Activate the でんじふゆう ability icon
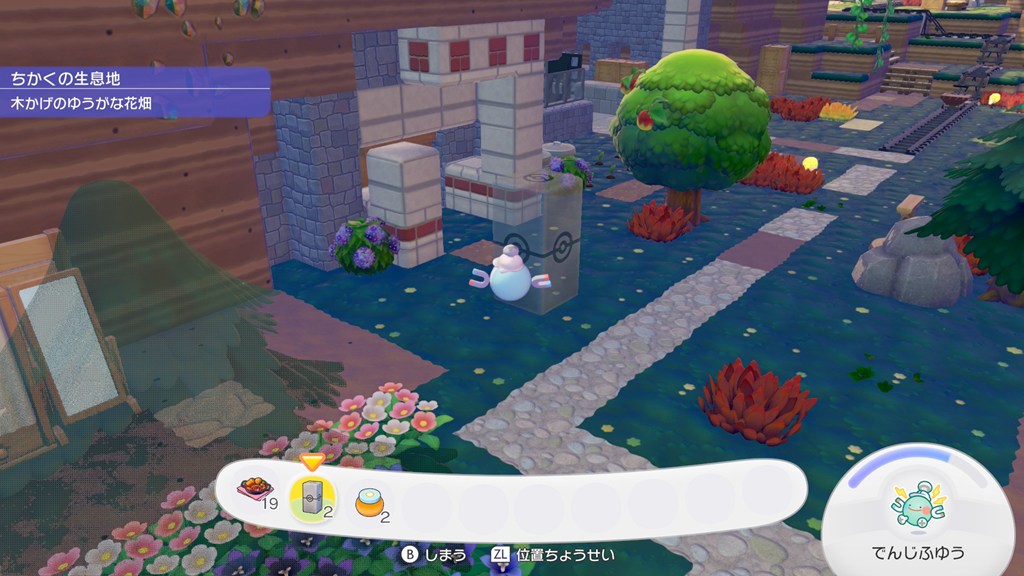 pos(919,505)
